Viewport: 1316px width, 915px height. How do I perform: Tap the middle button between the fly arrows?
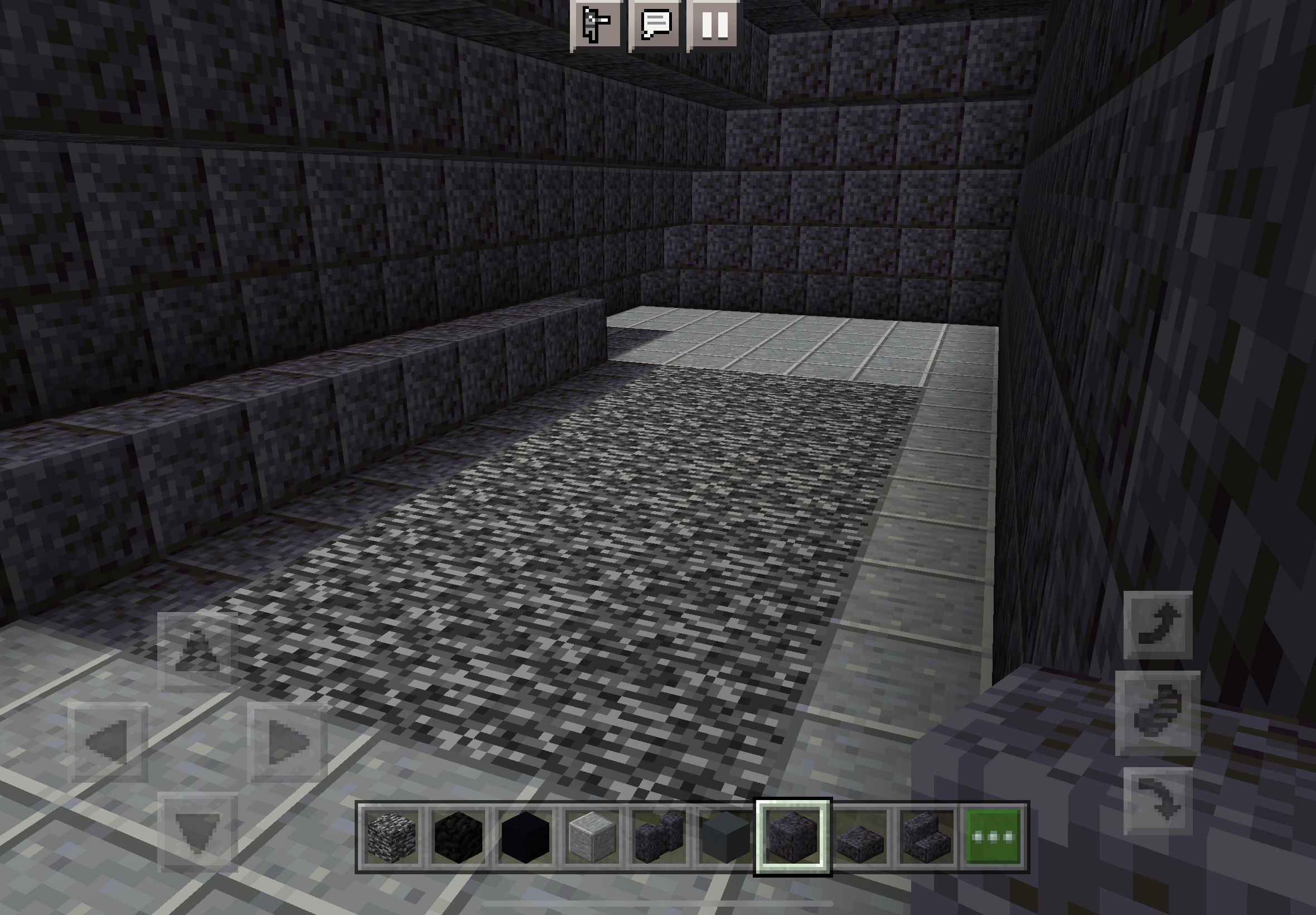(1158, 713)
